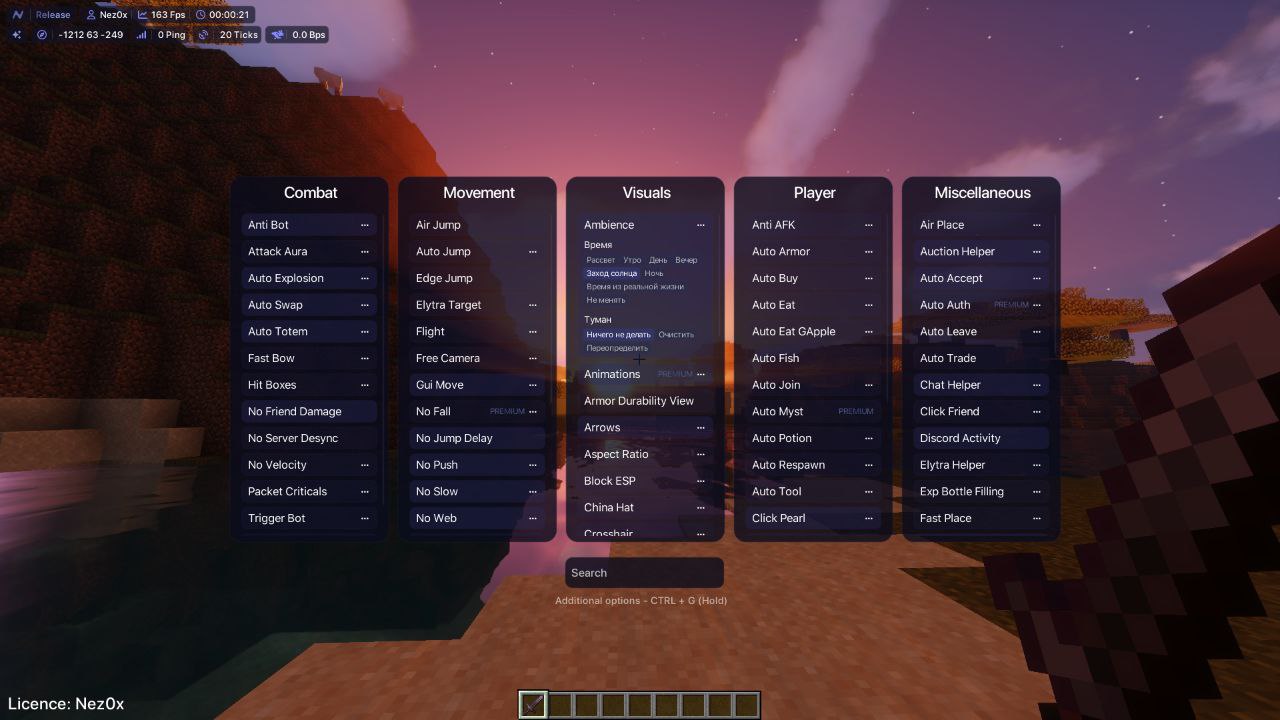This screenshot has width=1280, height=720.
Task: Toggle the Free Camera module
Action: point(448,358)
